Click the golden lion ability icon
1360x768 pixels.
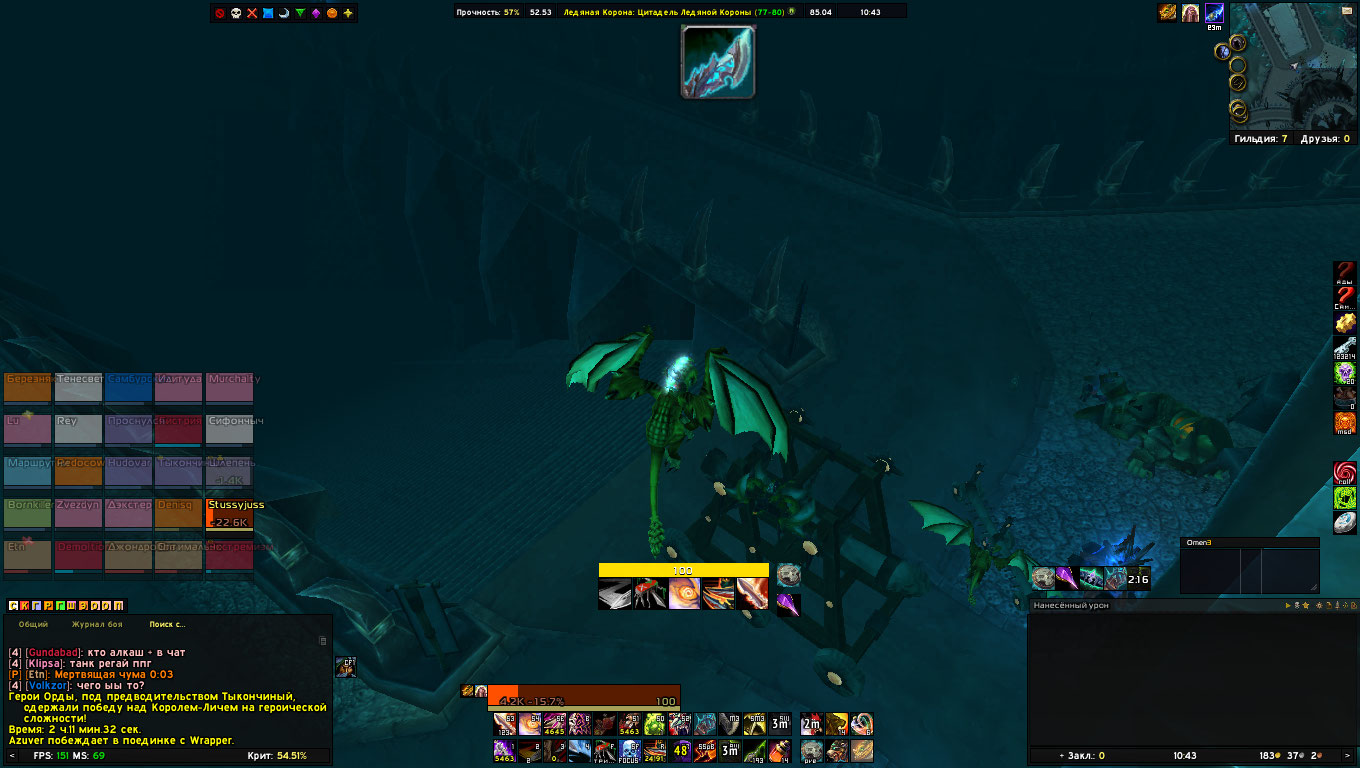[836, 724]
